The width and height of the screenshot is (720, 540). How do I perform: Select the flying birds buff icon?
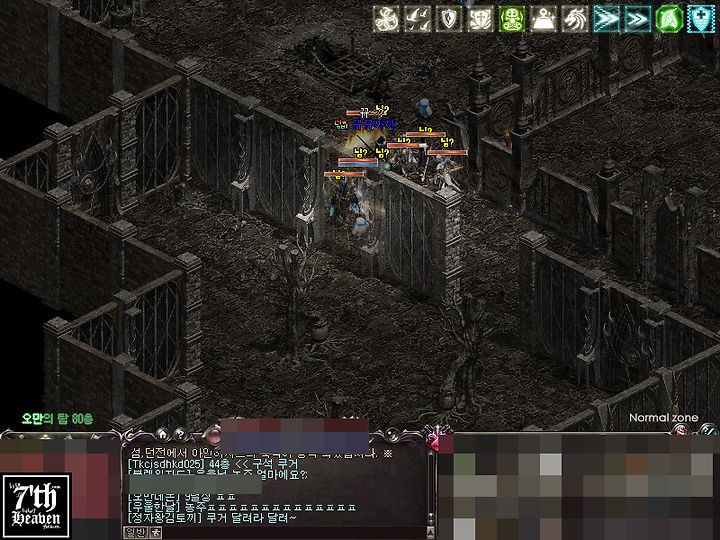[419, 19]
